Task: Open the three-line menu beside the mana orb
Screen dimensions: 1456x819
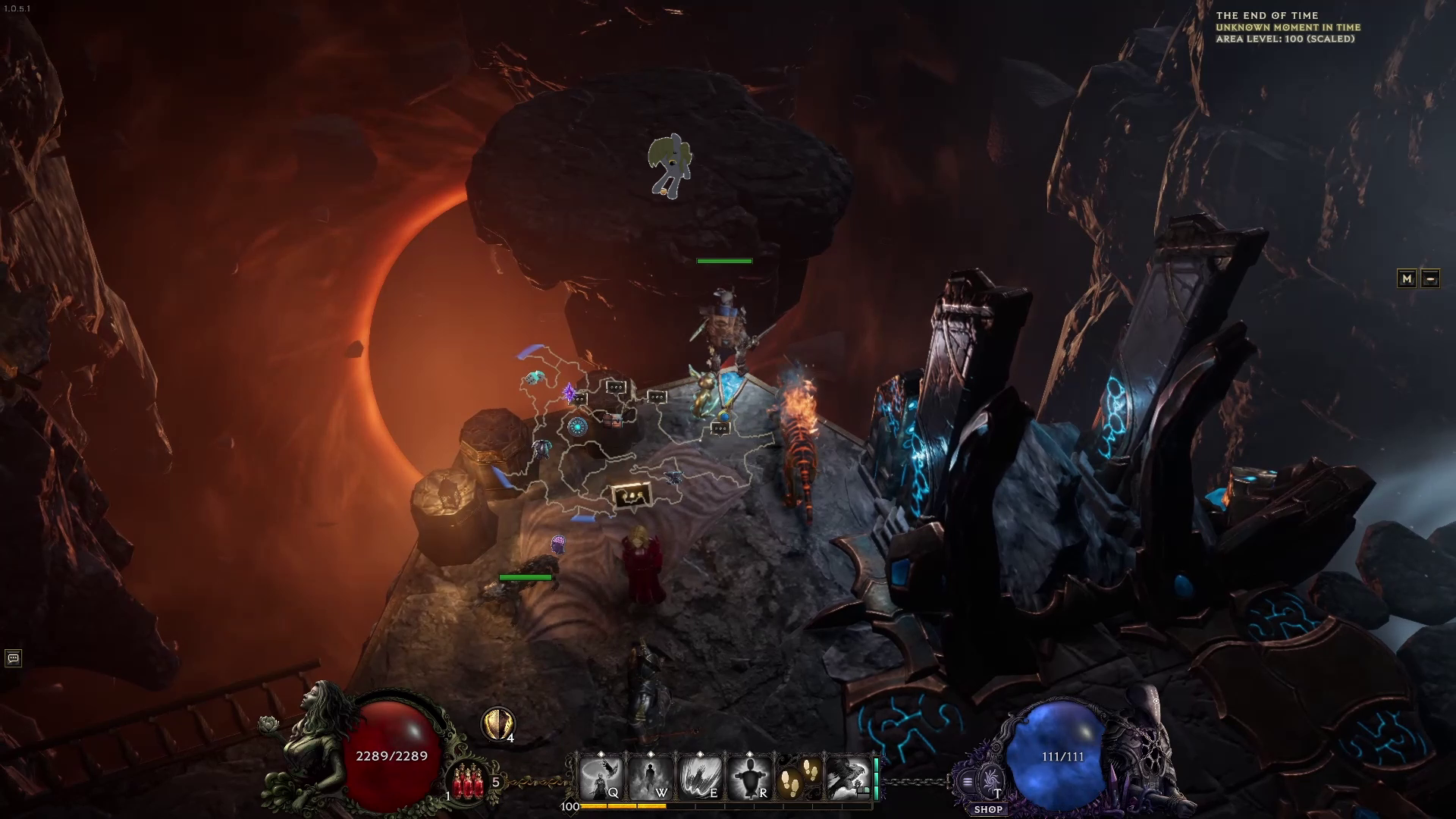Action: 967,782
